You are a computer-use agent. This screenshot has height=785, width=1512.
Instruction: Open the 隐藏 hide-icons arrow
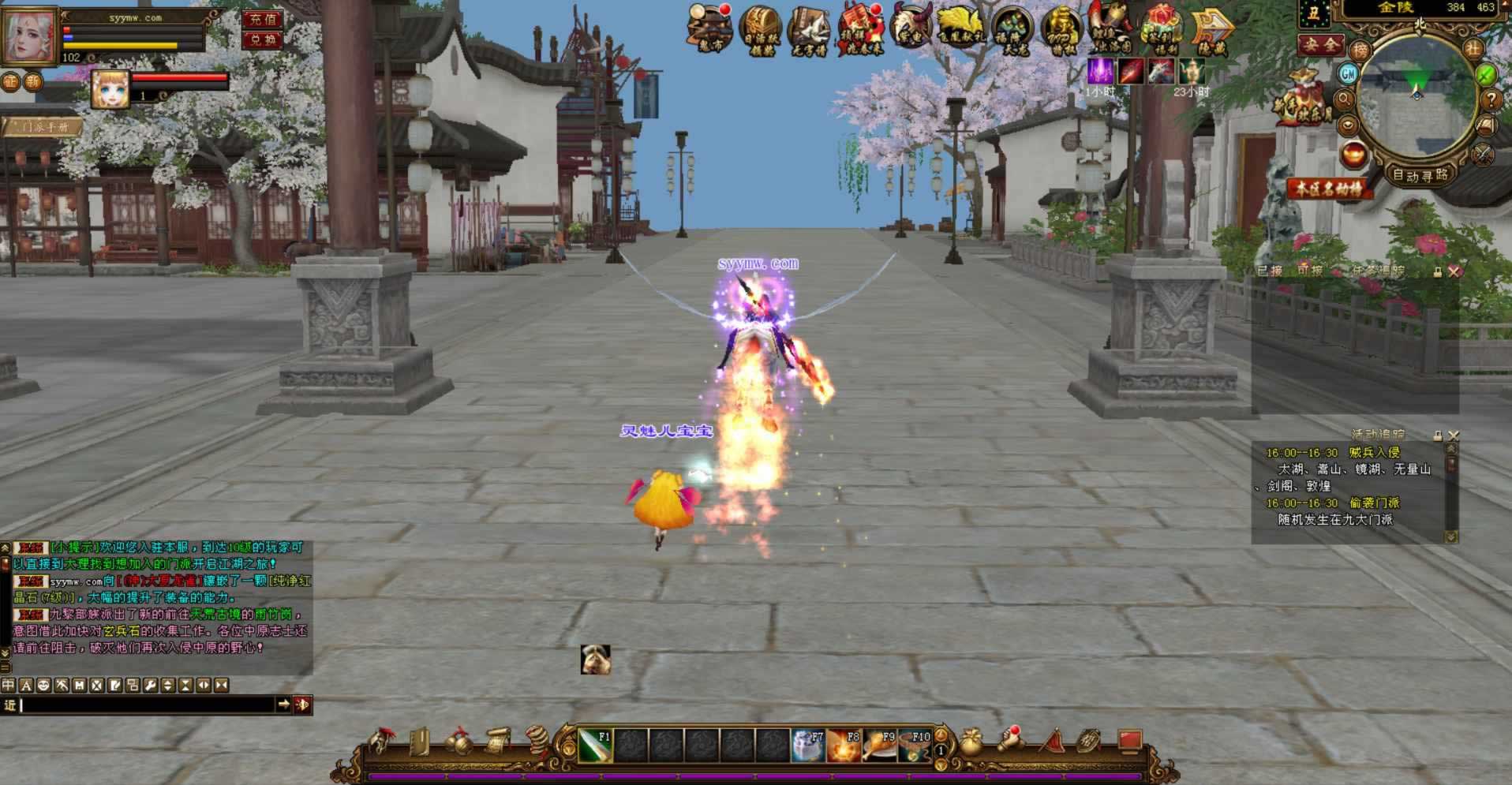1211,32
